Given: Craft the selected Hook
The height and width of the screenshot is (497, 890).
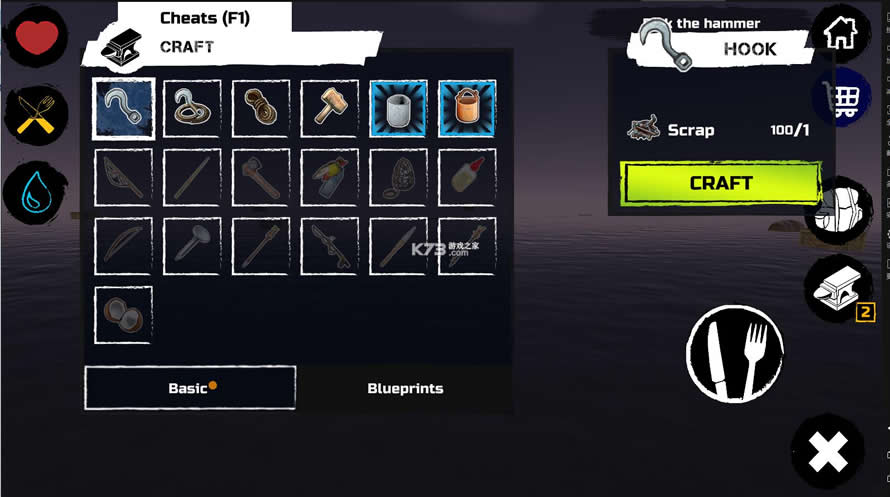Looking at the screenshot, I should [x=720, y=183].
